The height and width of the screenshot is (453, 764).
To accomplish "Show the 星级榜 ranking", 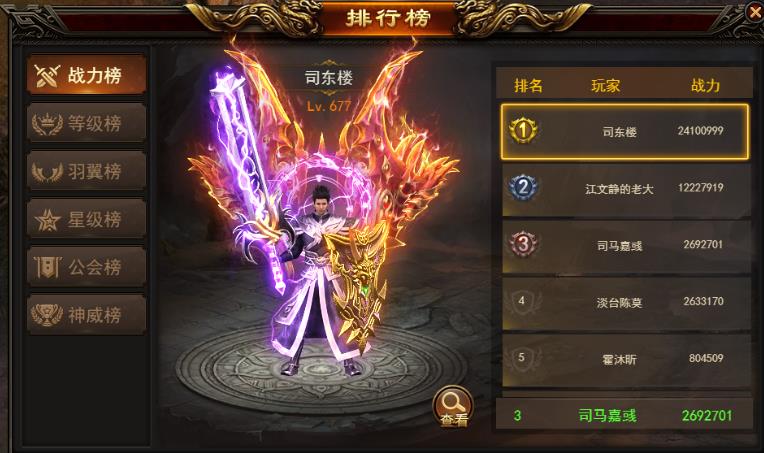I will [x=86, y=219].
